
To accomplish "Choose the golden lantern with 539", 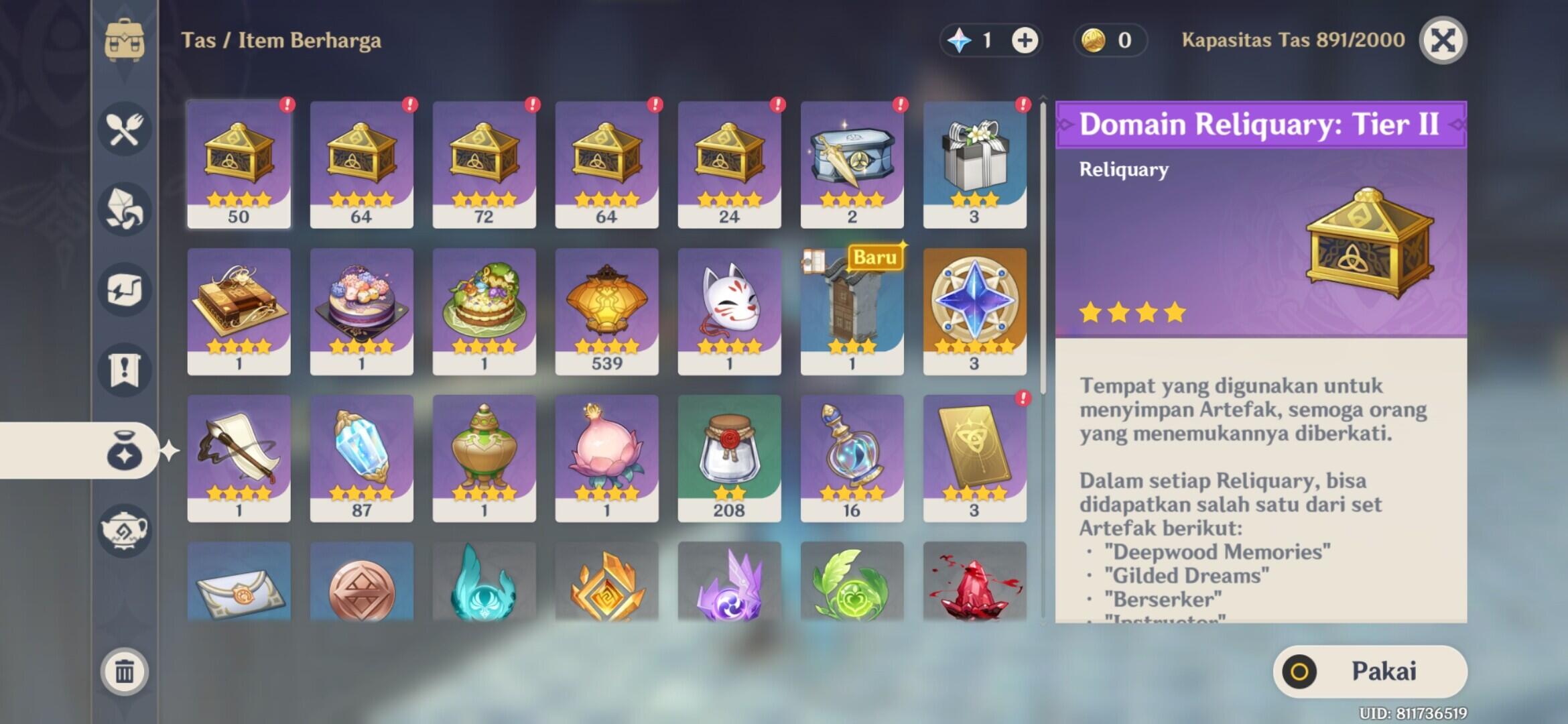I will 606,311.
